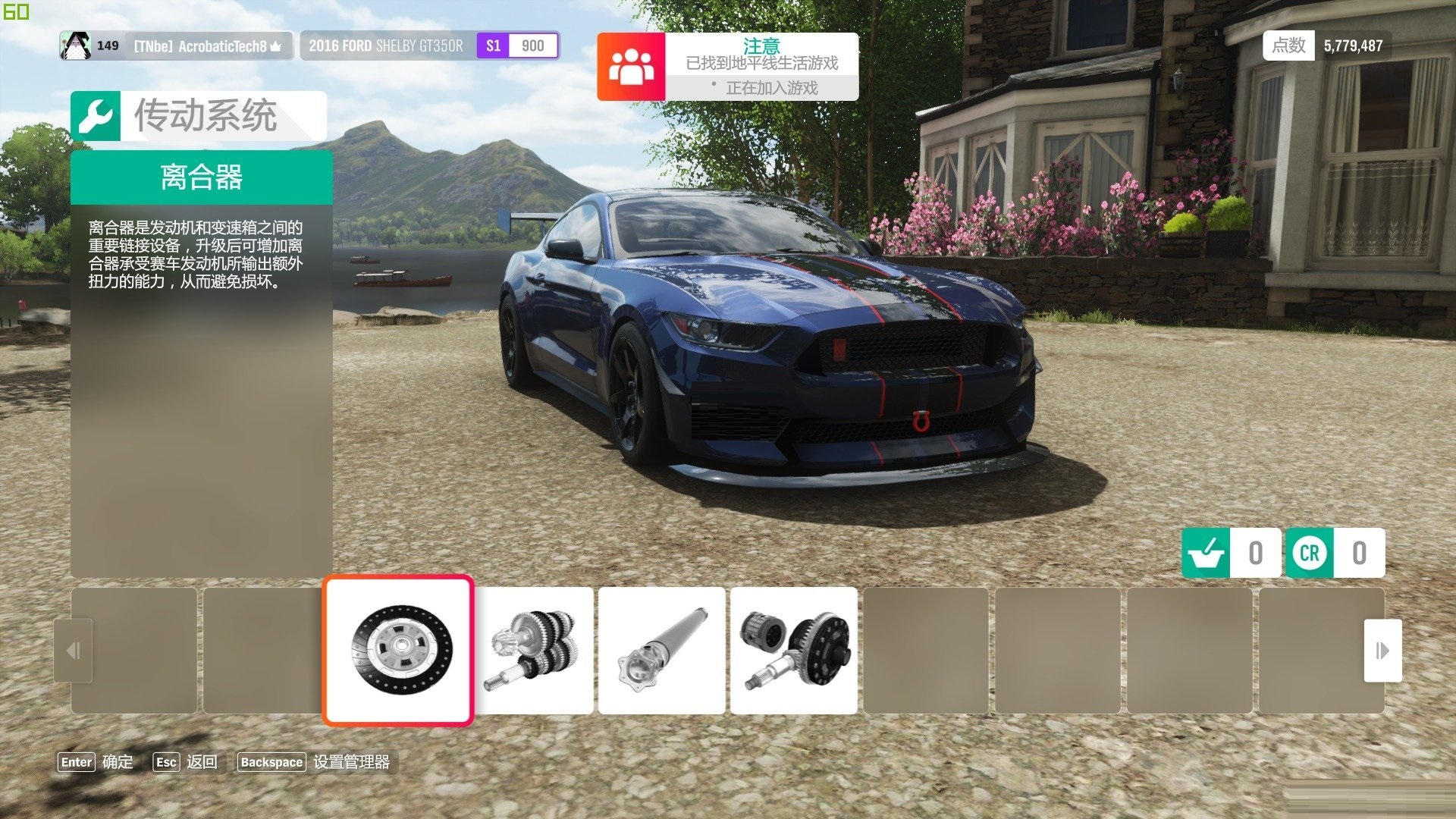This screenshot has width=1456, height=819.
Task: Choose the transmission gearbox tile
Action: [534, 650]
